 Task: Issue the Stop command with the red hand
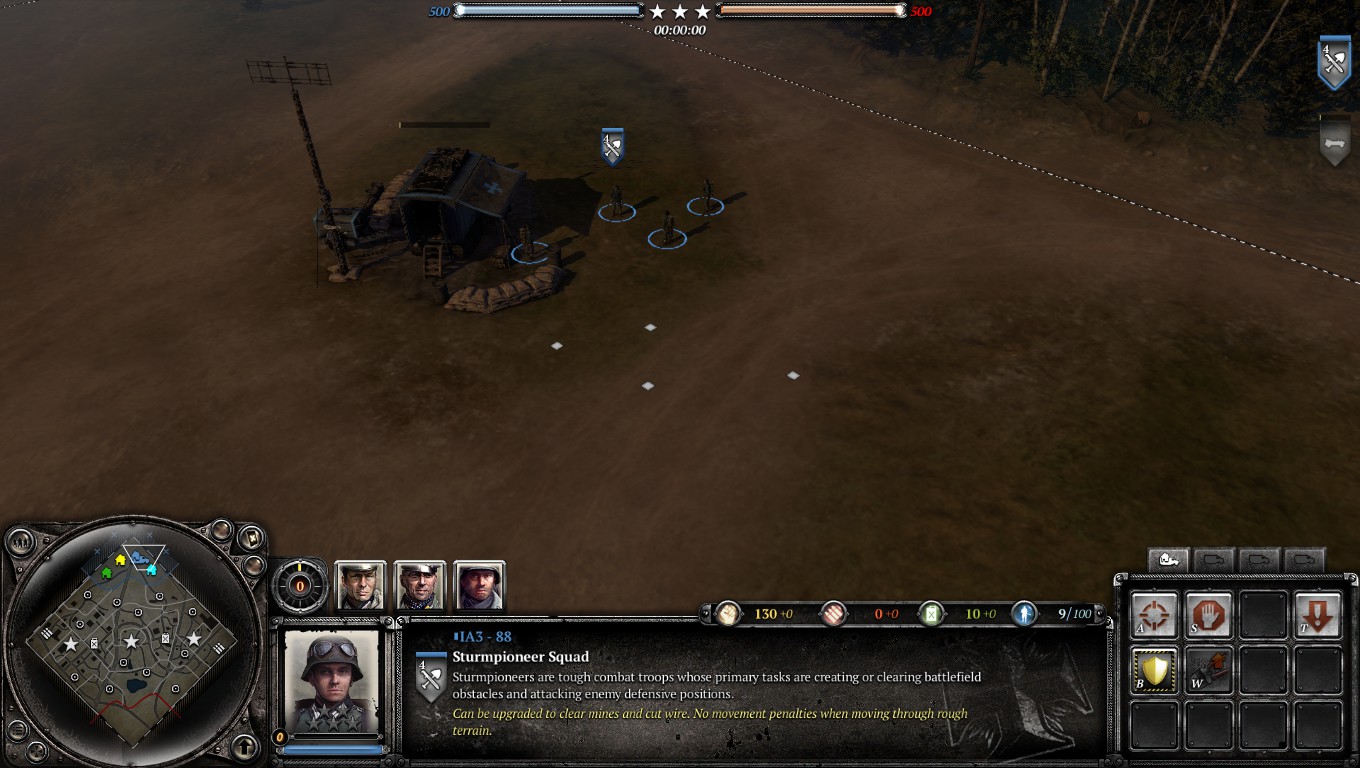pyautogui.click(x=1208, y=615)
